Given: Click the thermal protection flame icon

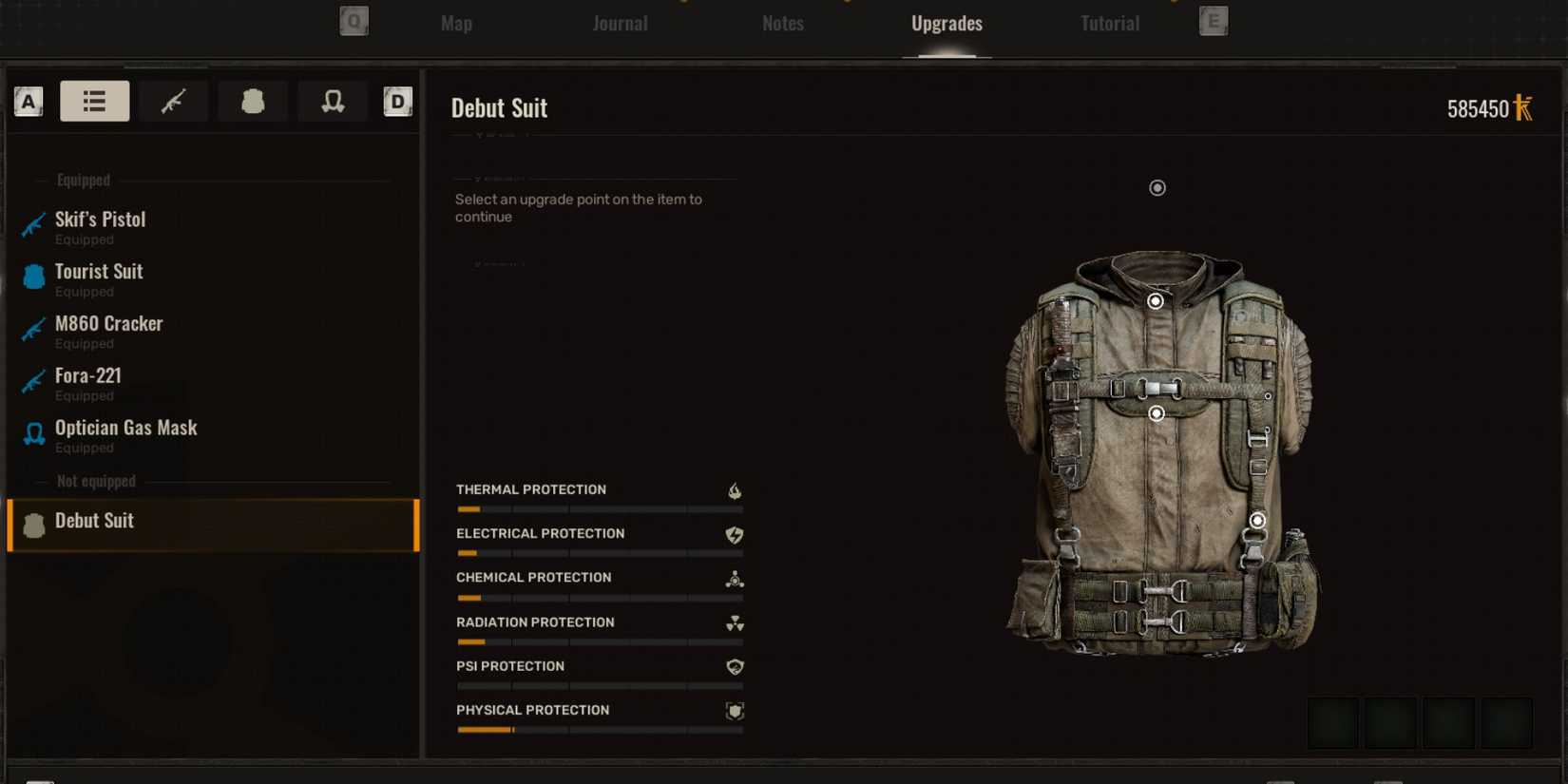Looking at the screenshot, I should tap(733, 491).
